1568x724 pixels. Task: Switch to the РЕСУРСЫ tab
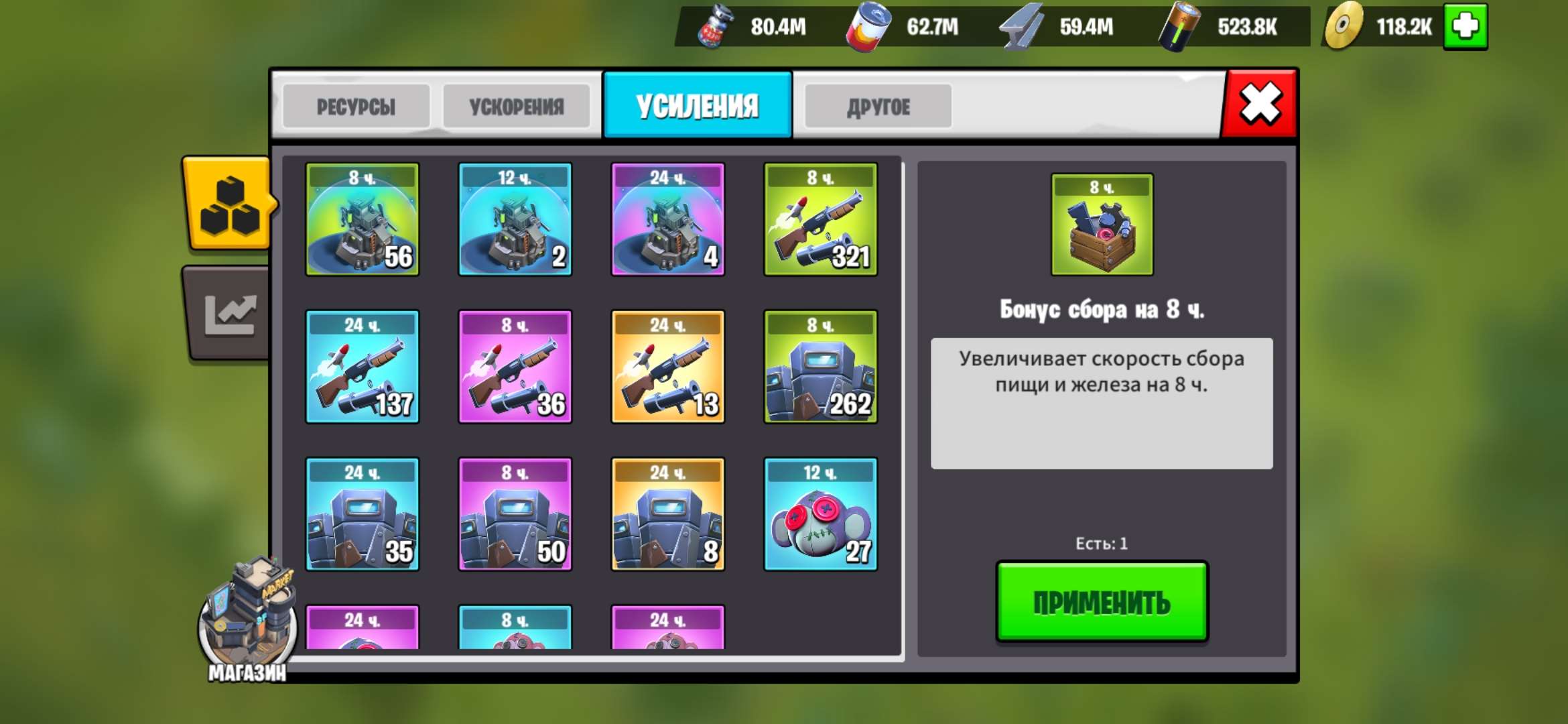[356, 105]
